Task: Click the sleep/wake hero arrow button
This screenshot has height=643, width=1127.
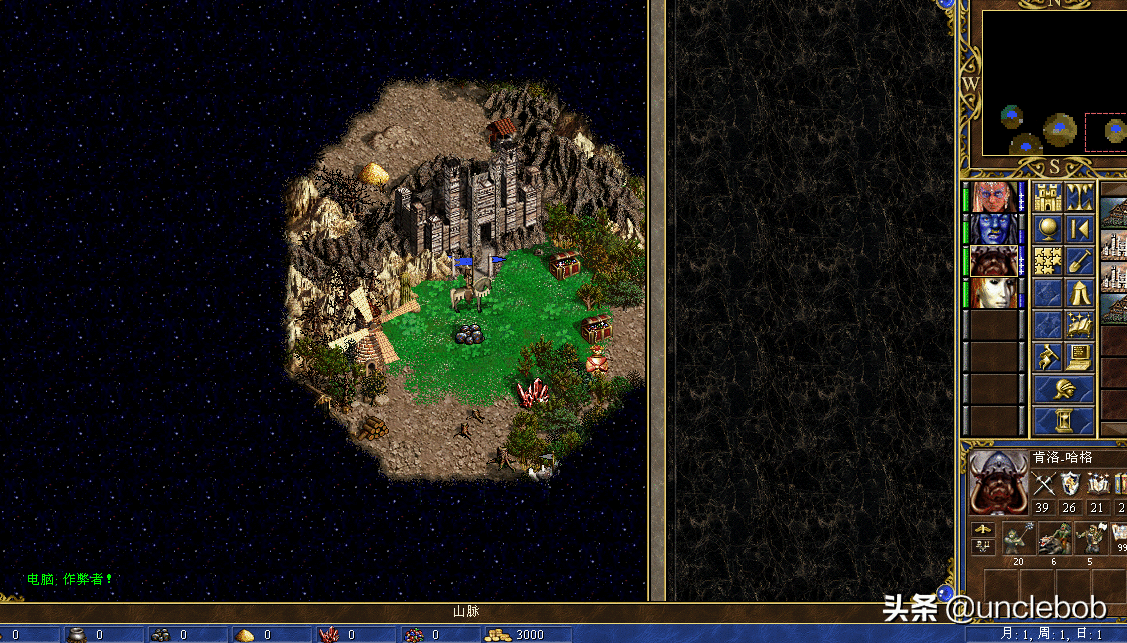Action: (x=1079, y=229)
